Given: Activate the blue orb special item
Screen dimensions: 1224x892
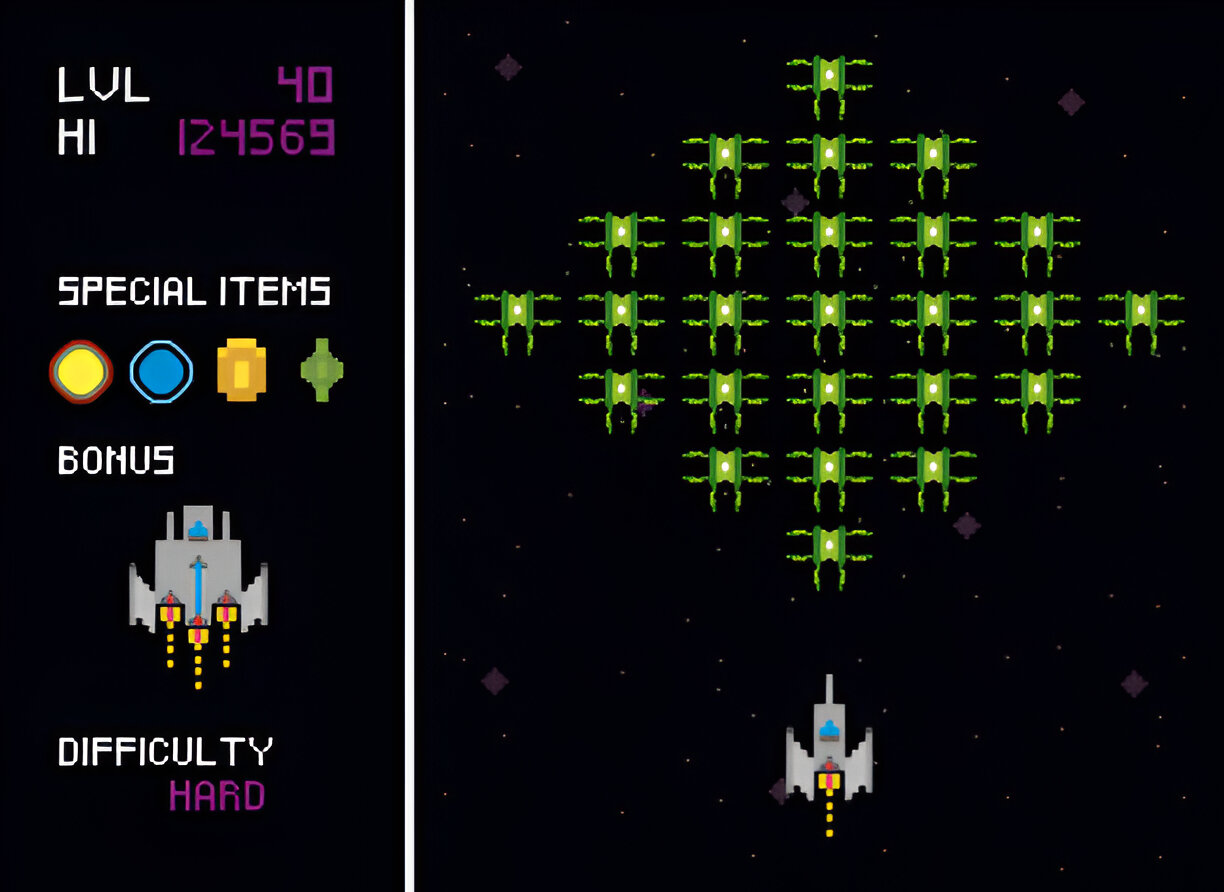Looking at the screenshot, I should 160,371.
